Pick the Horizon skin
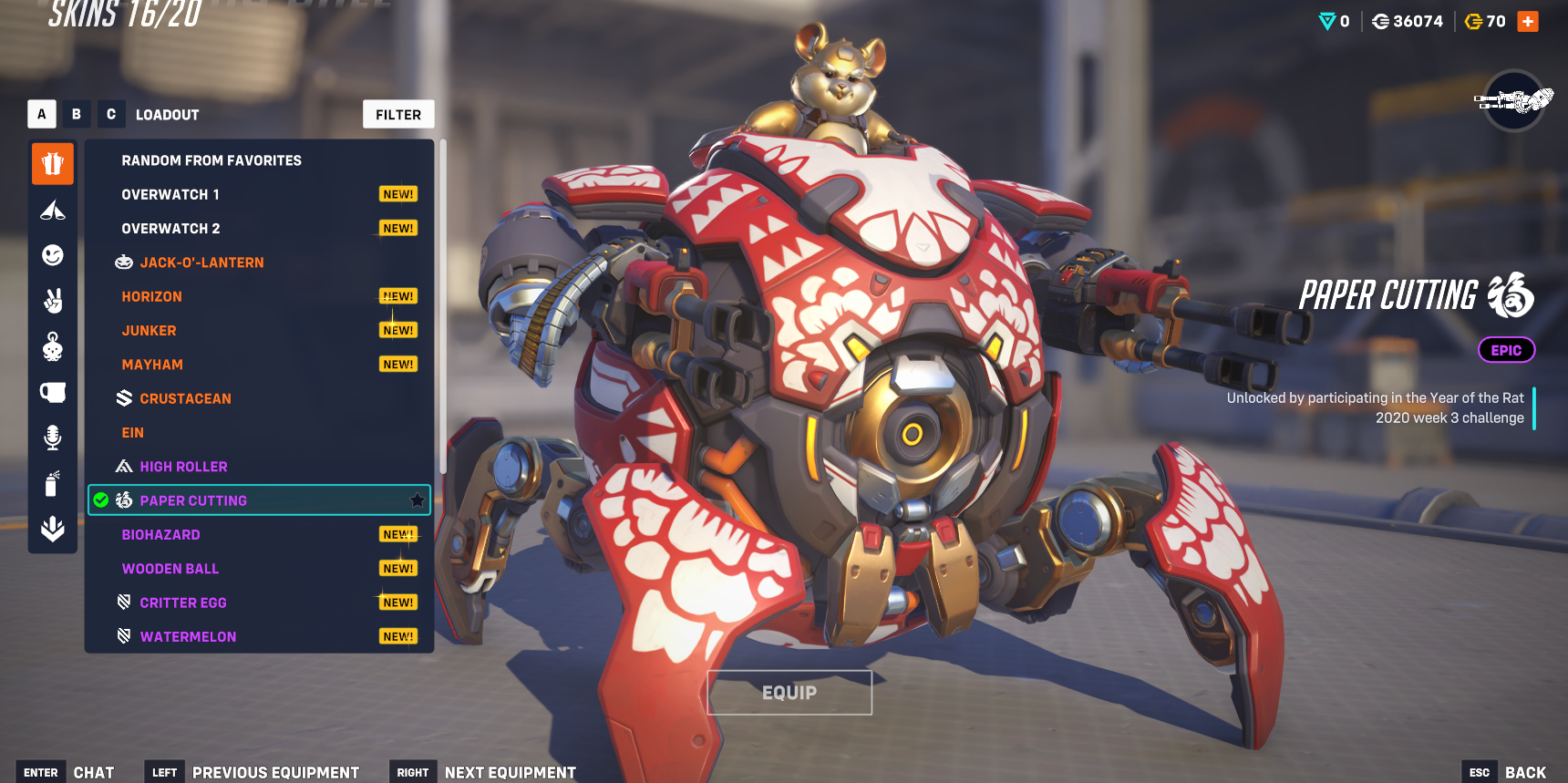 pos(152,297)
